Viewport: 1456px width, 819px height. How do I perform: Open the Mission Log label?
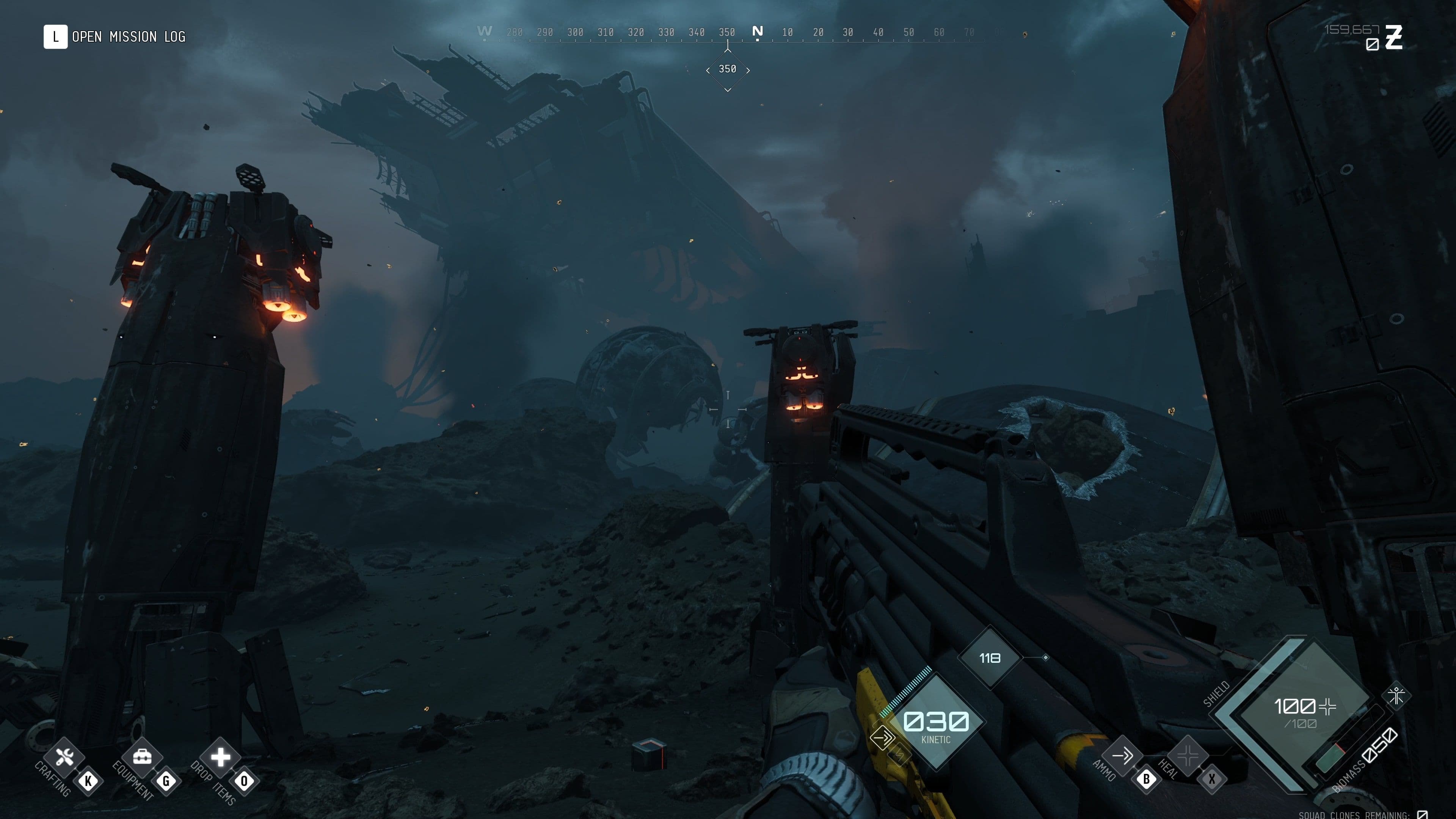tap(128, 37)
